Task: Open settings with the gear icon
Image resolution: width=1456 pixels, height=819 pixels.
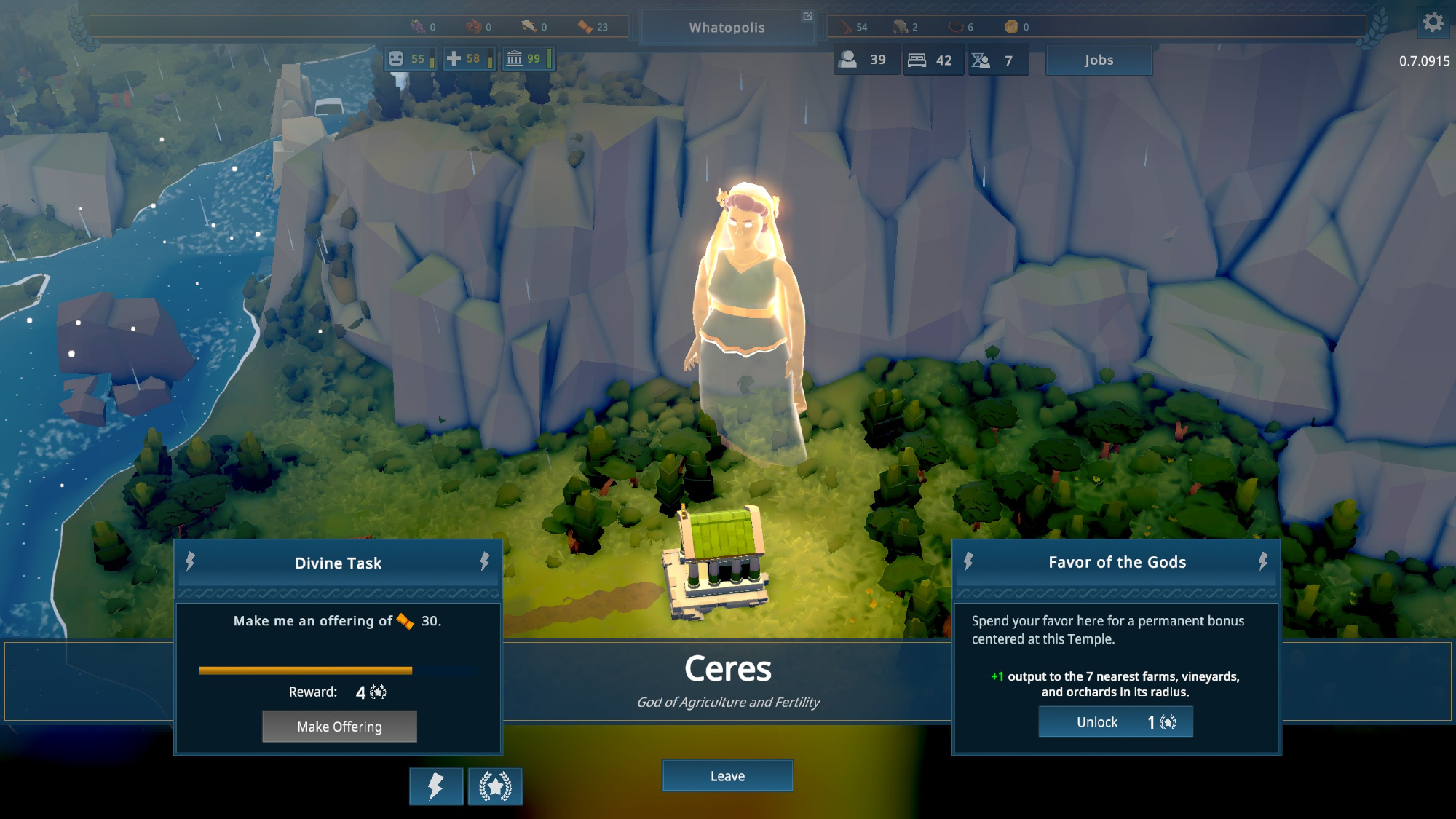Action: (x=1433, y=23)
